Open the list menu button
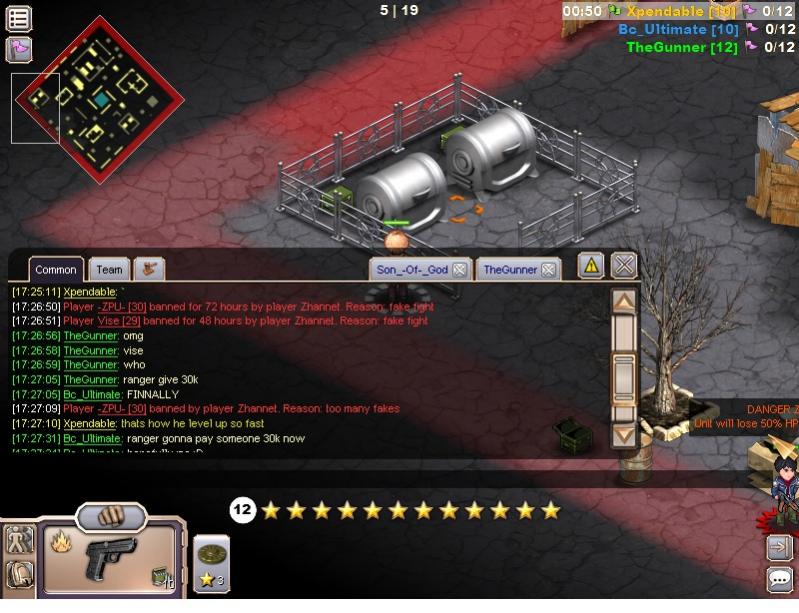This screenshot has height=613, width=799. point(19,18)
